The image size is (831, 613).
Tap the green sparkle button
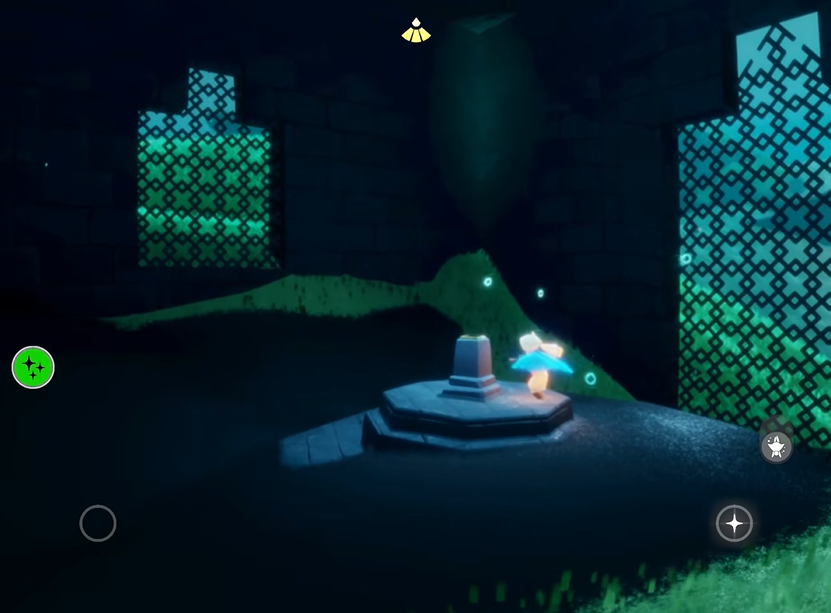33,367
